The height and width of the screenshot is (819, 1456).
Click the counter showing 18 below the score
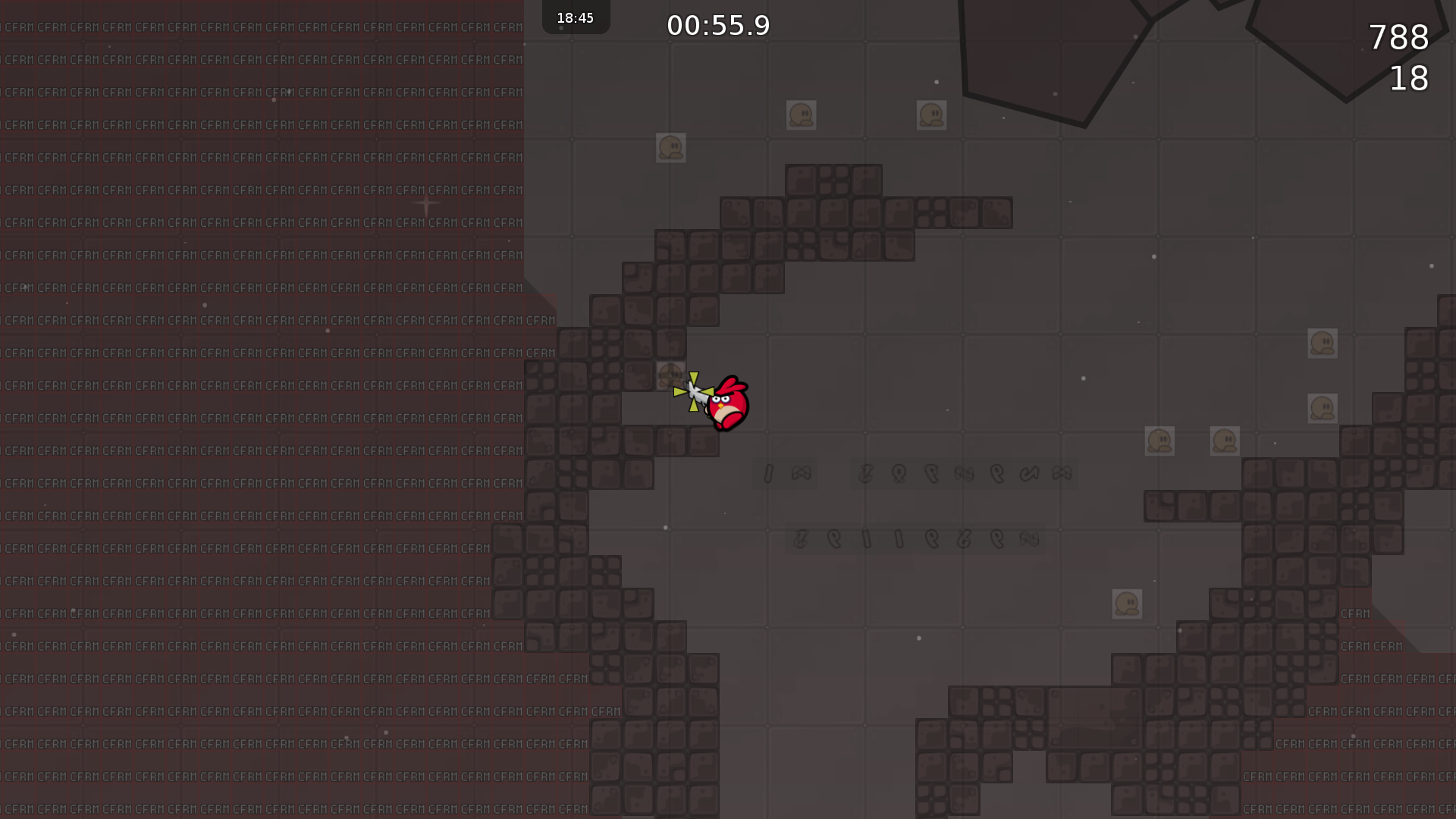(1407, 78)
